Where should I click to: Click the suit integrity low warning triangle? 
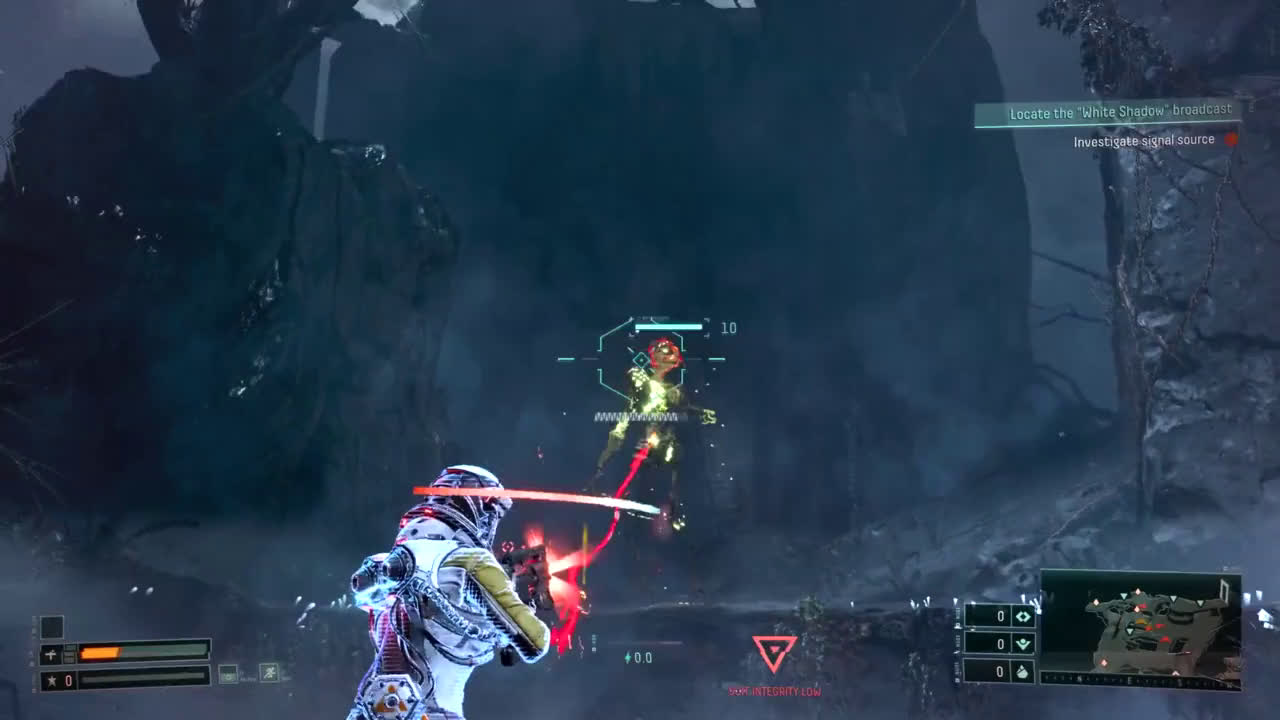(x=774, y=653)
